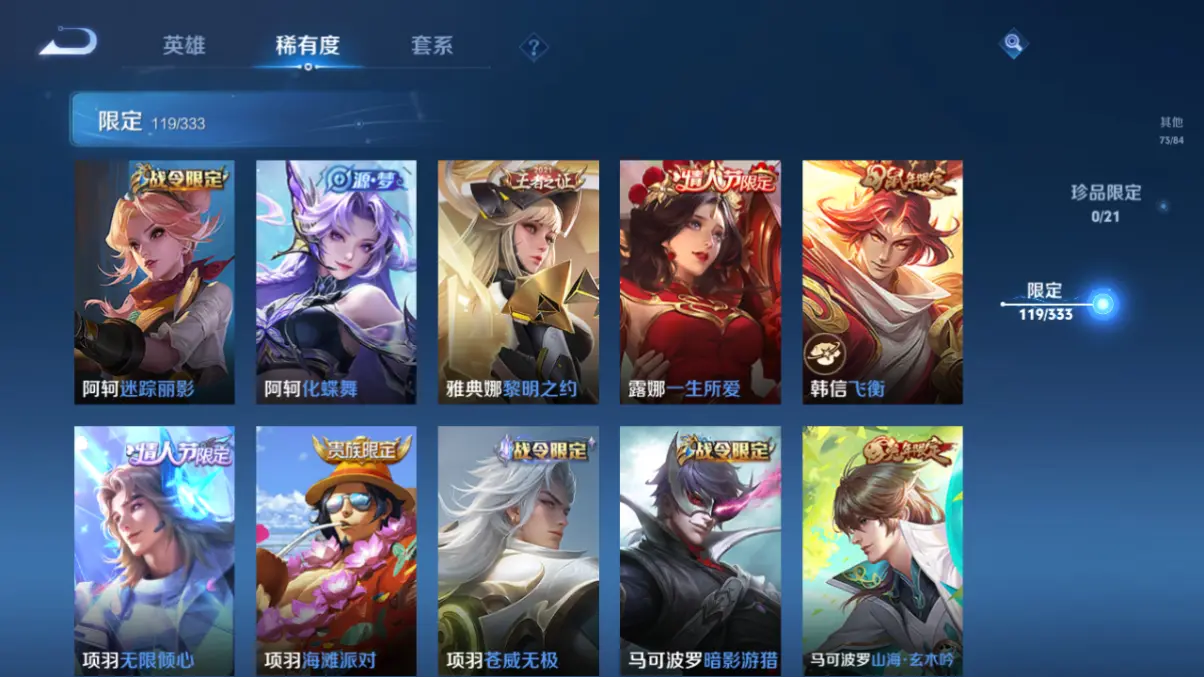Screen dimensions: 1204x677
Task: Open the question mark help icon
Action: (534, 47)
